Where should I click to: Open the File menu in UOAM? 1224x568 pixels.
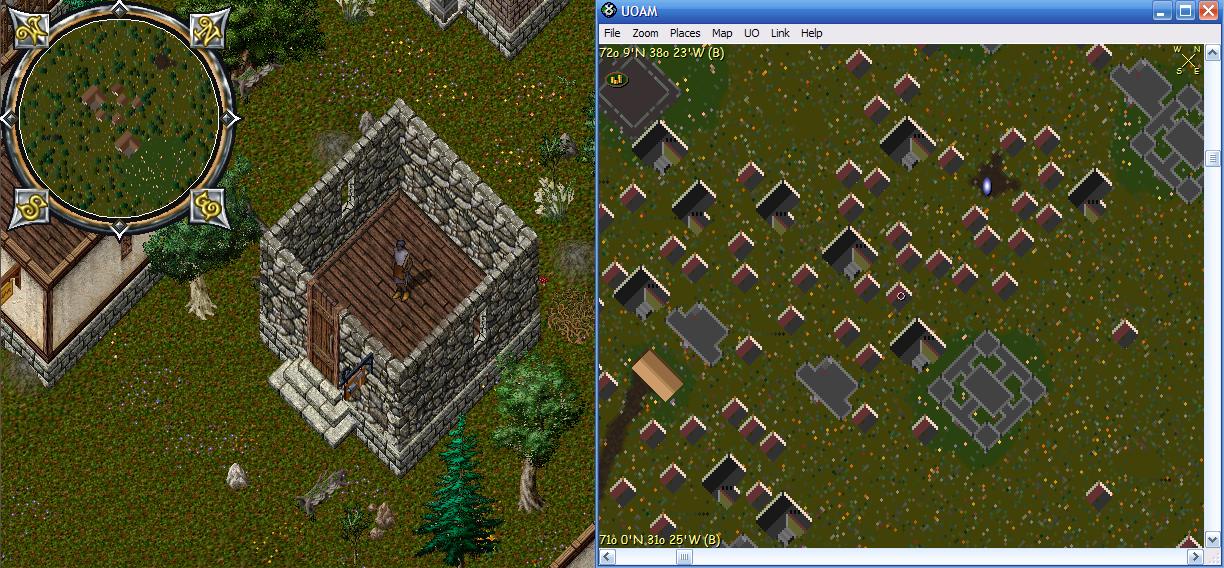(612, 33)
